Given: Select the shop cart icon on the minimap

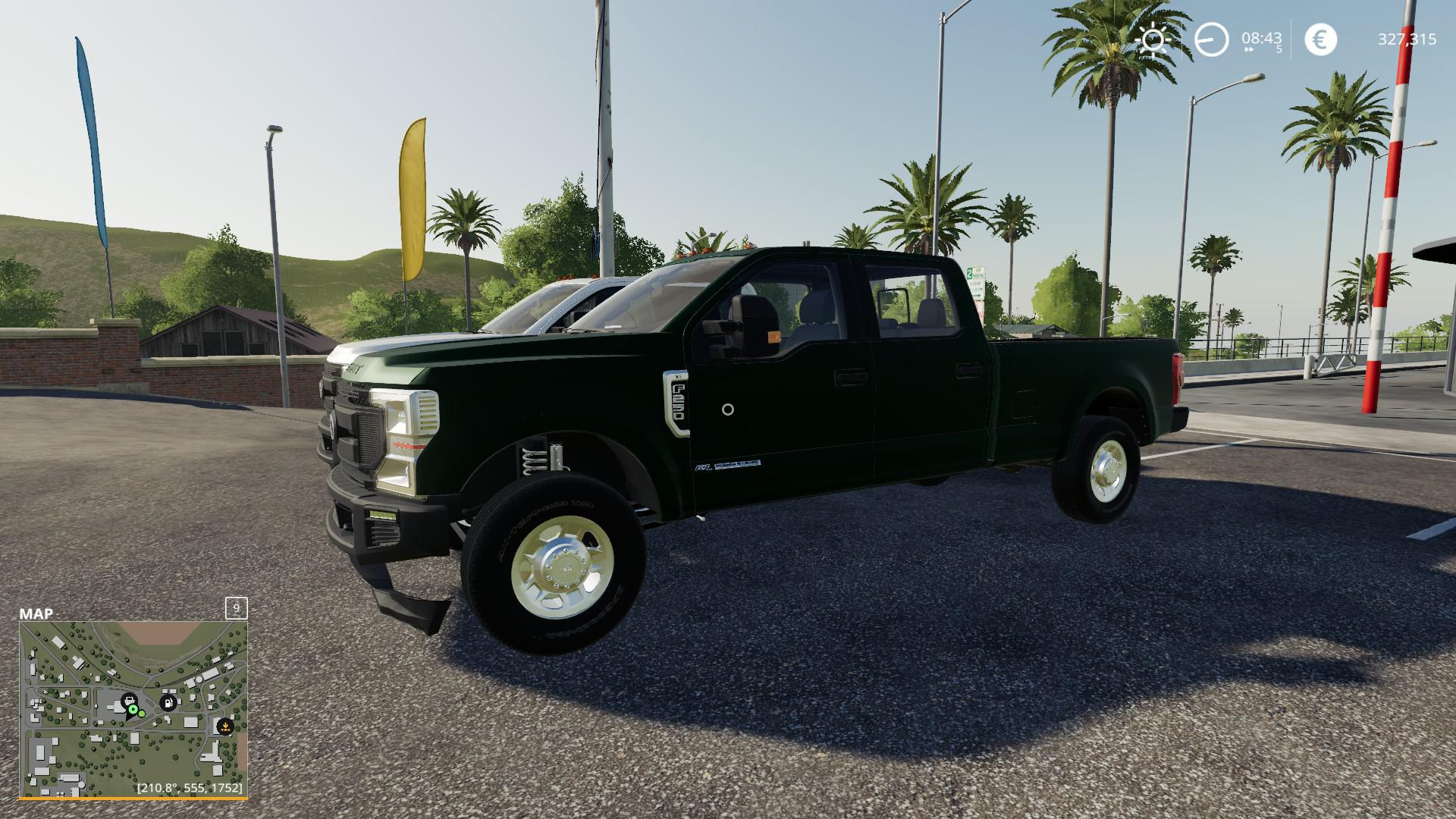Looking at the screenshot, I should tap(129, 700).
